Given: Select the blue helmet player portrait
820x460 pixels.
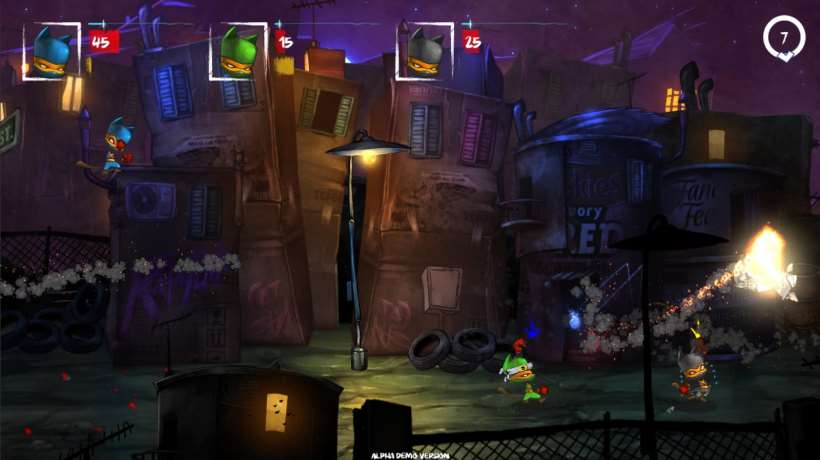Looking at the screenshot, I should 53,51.
